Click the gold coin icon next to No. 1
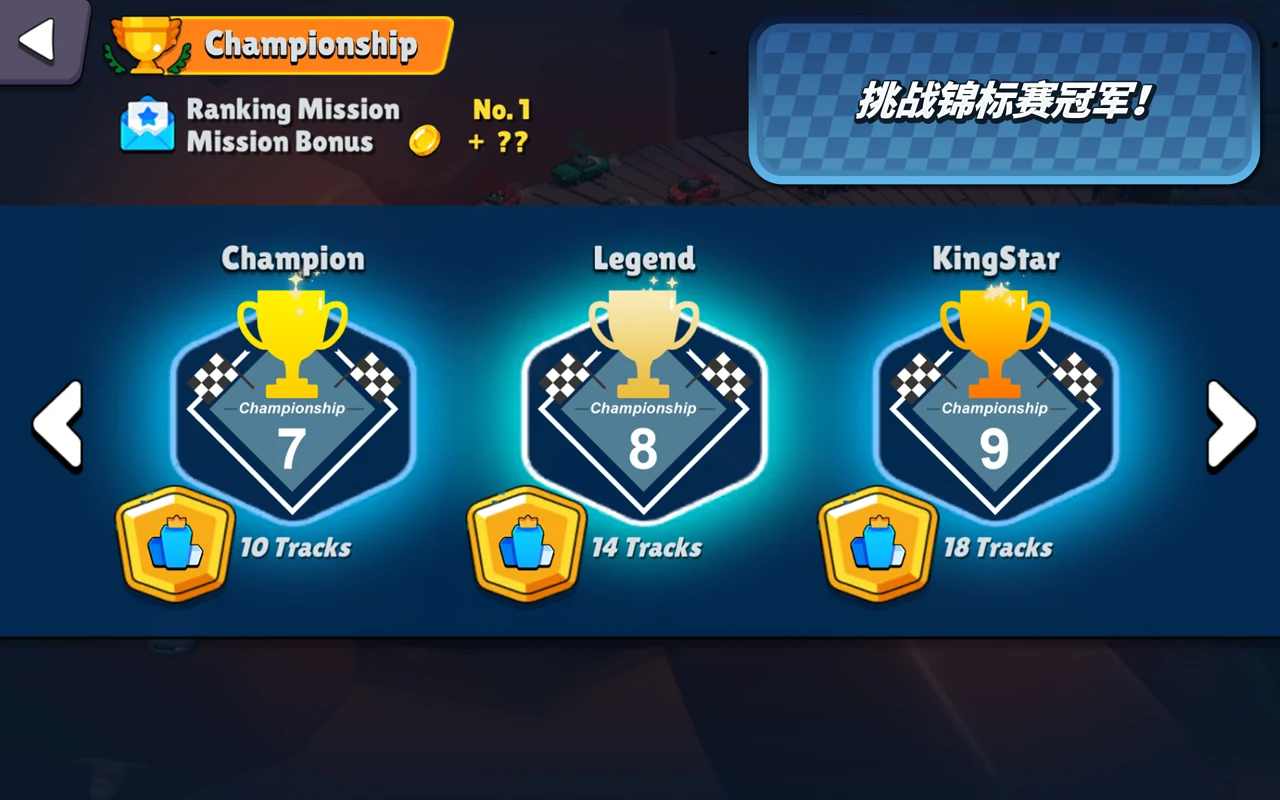Viewport: 1280px width, 800px height. (425, 140)
